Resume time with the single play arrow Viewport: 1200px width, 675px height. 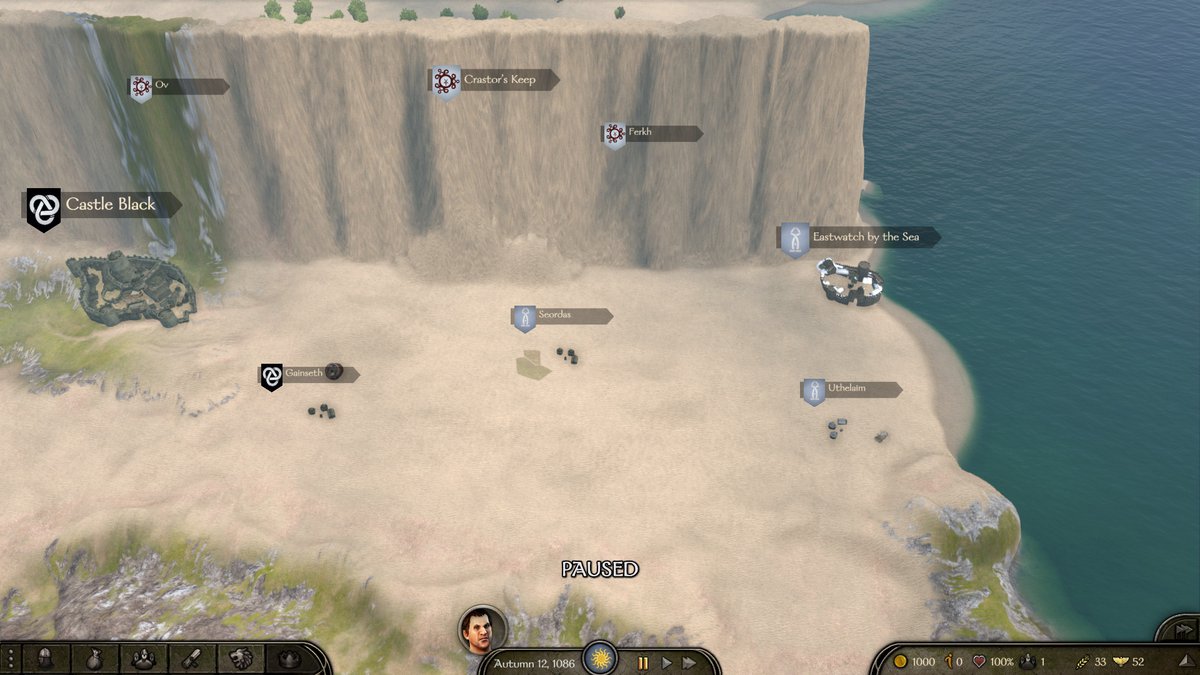[667, 662]
